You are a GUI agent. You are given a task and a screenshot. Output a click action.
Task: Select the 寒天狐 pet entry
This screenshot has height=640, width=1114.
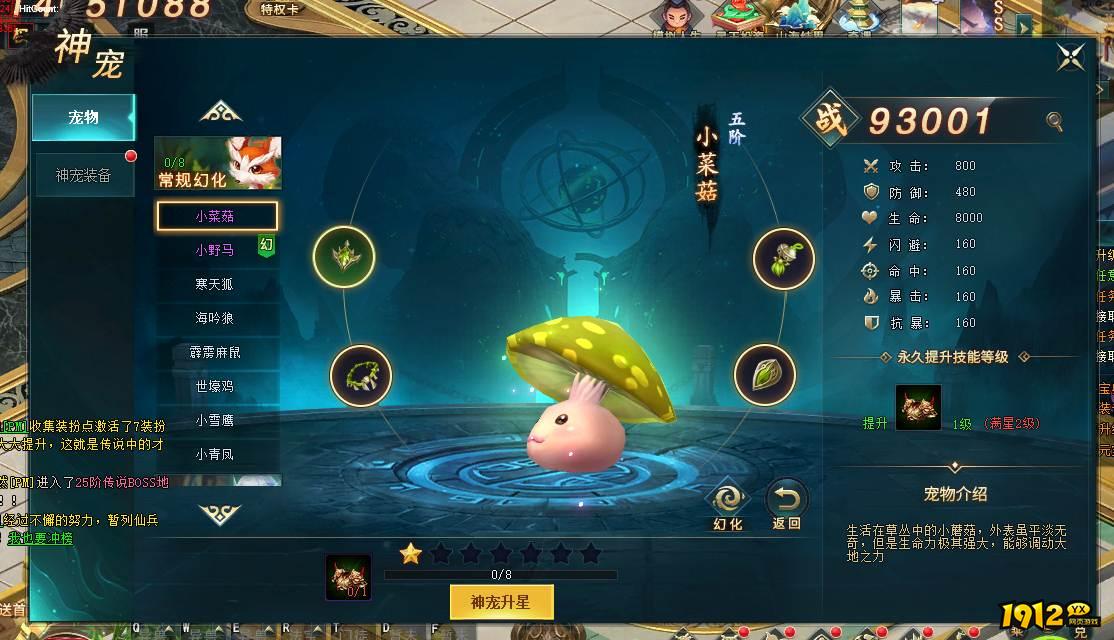point(214,284)
